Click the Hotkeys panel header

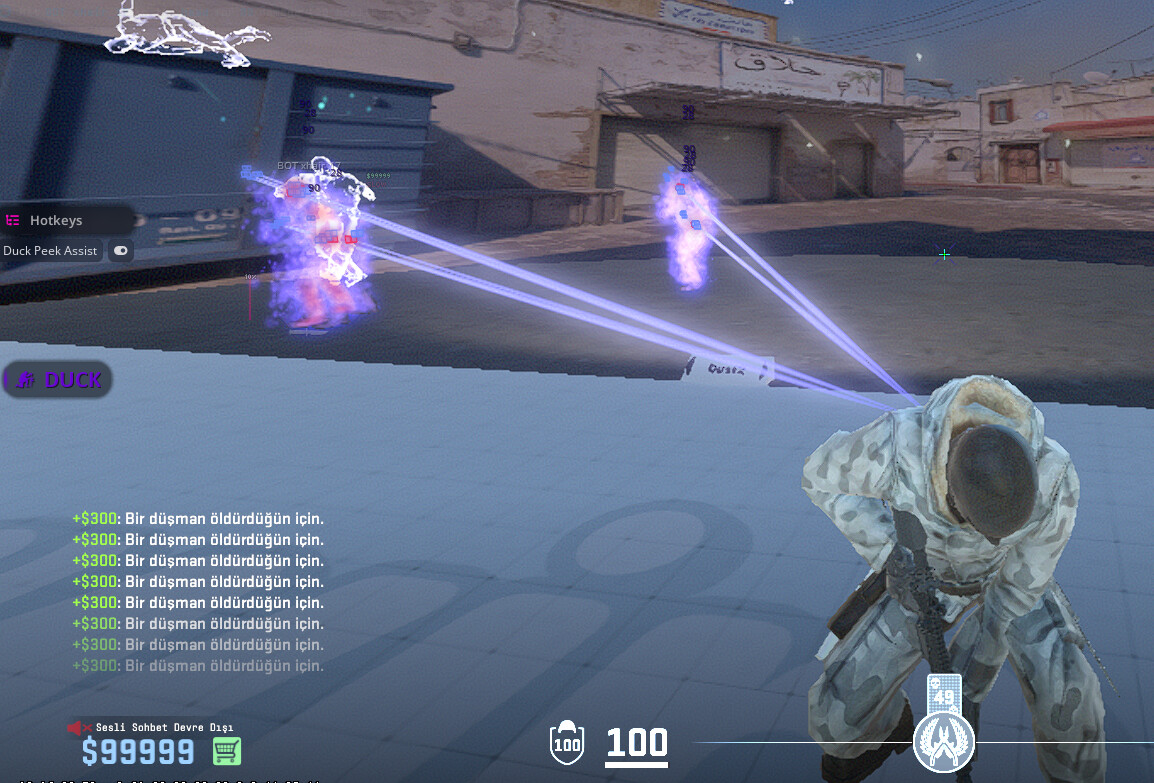(x=57, y=220)
